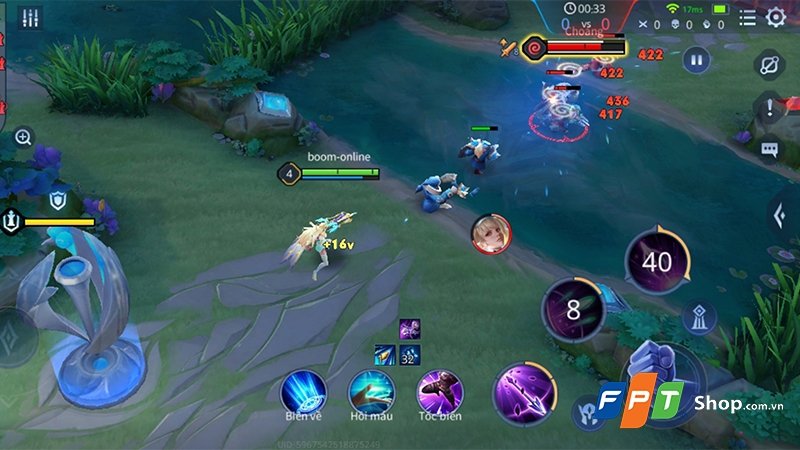Expand the side panel arrow
This screenshot has height=450, width=800.
click(x=779, y=214)
